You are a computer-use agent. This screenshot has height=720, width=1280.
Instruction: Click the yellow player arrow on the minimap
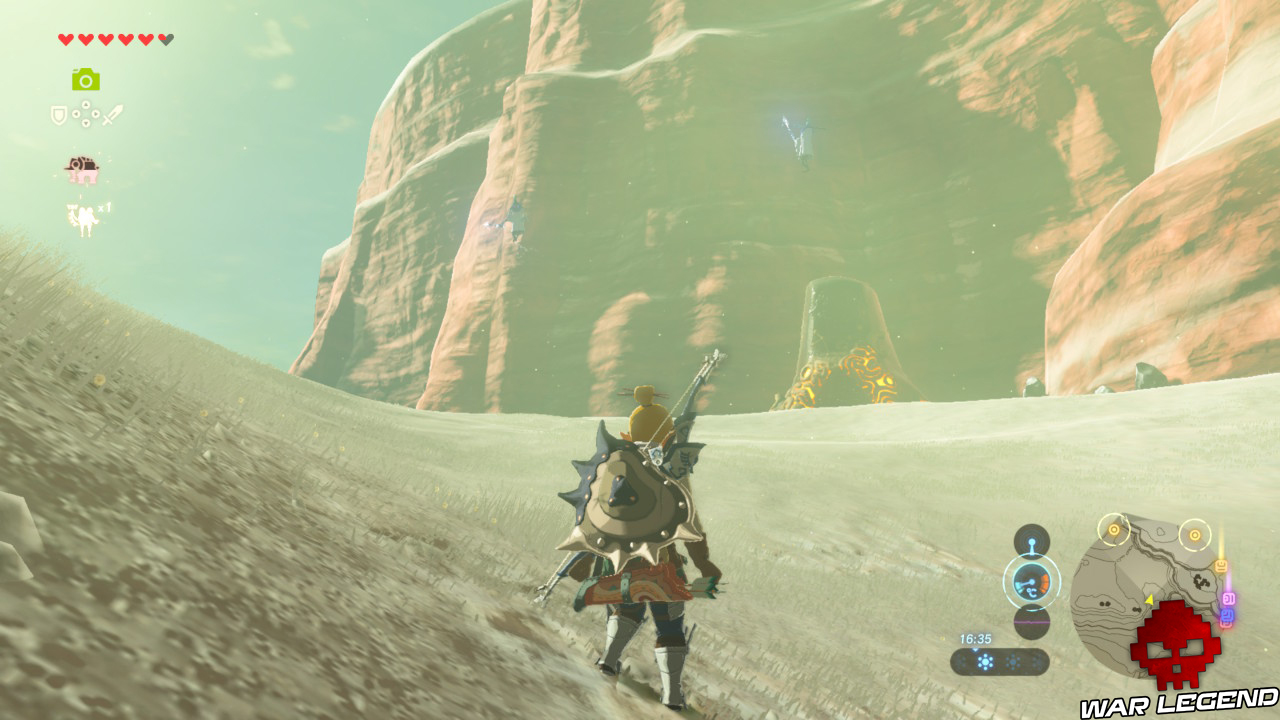(1150, 601)
